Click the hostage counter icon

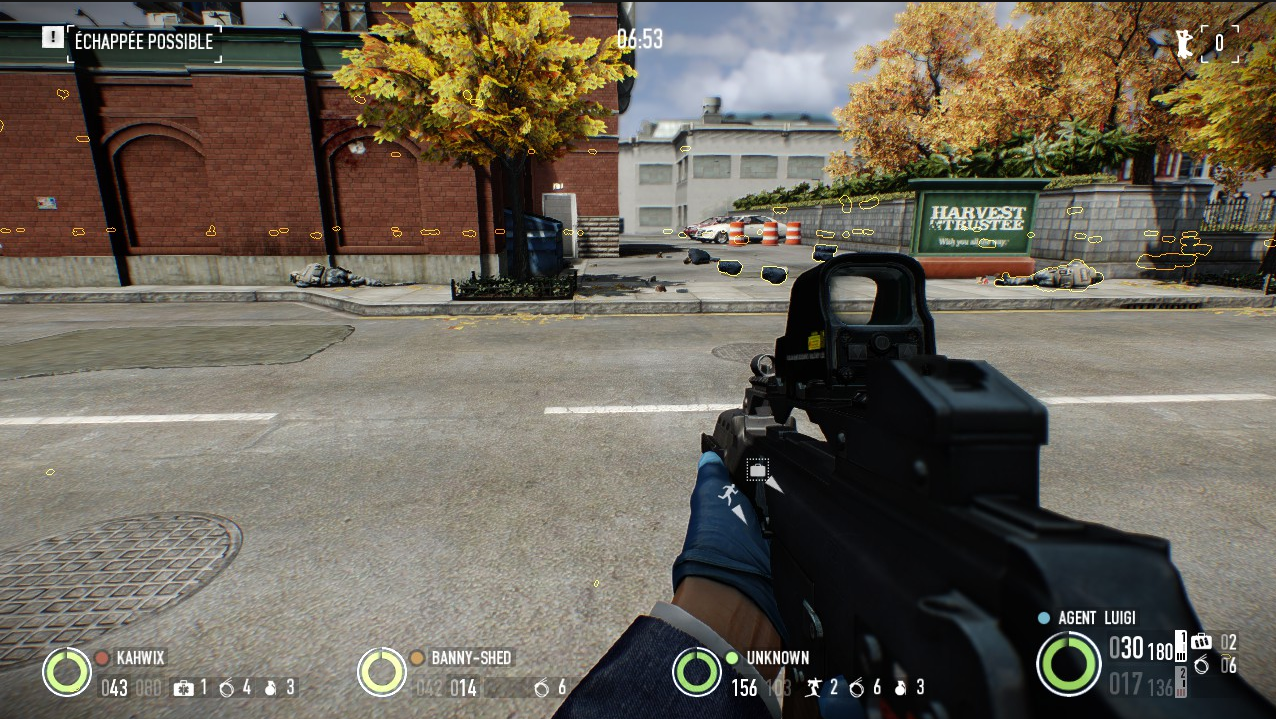coord(1185,43)
